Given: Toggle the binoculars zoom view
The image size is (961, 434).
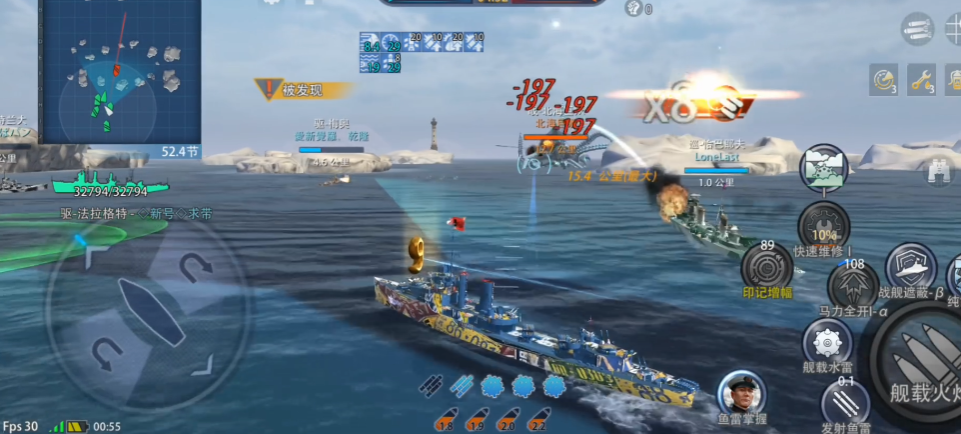Looking at the screenshot, I should (937, 171).
